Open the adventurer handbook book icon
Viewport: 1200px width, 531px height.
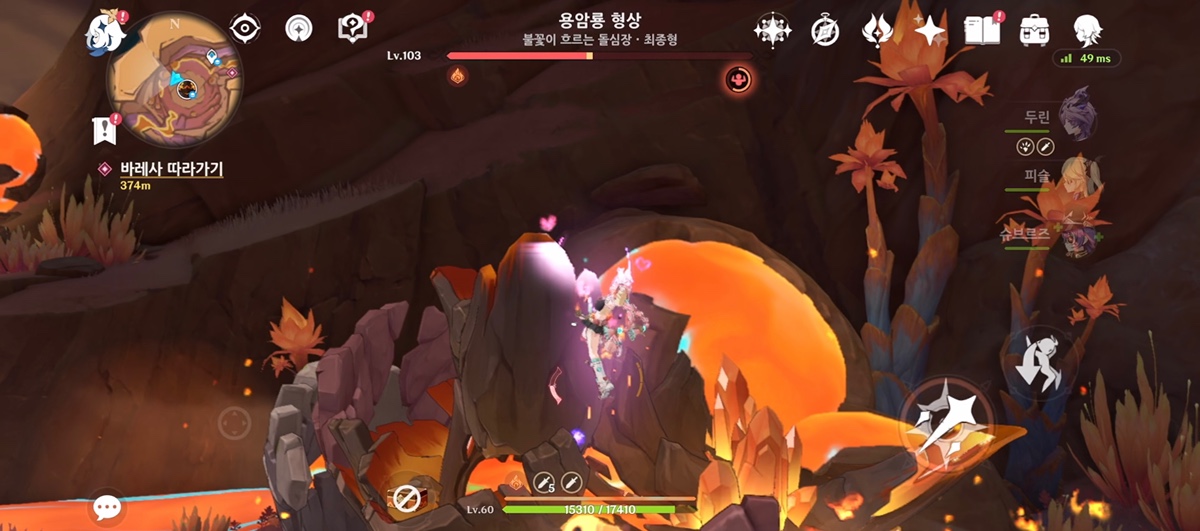click(982, 30)
